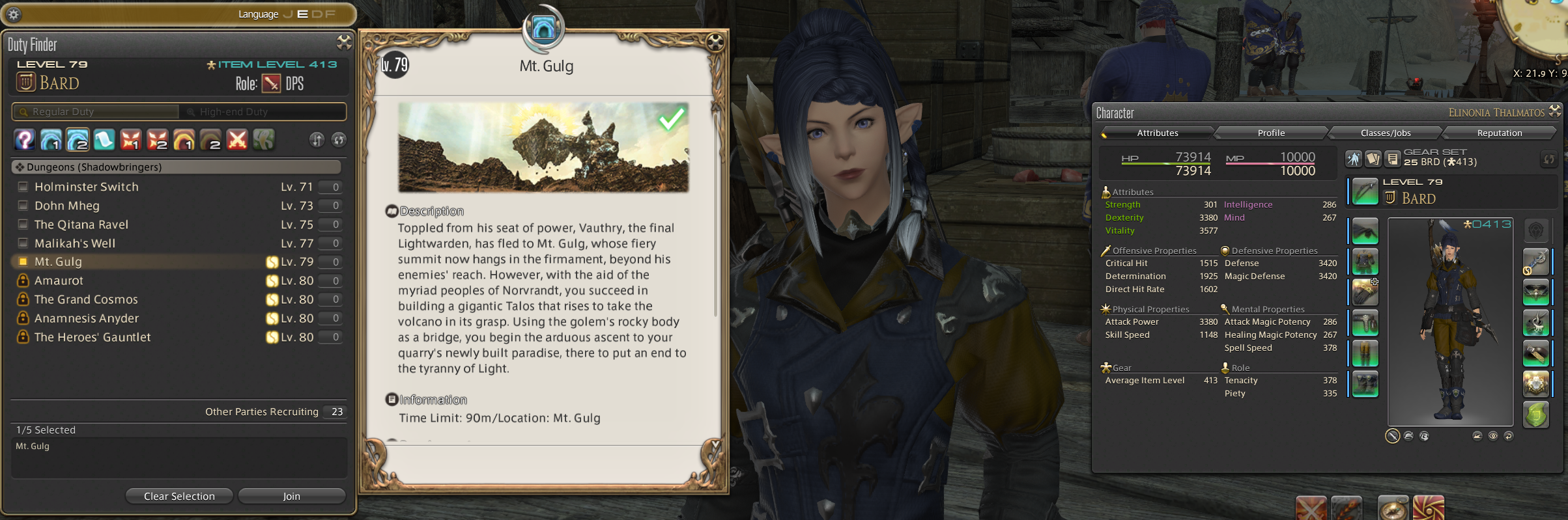Image resolution: width=1568 pixels, height=520 pixels.
Task: Select the equipped bow weapon slot
Action: (1365, 191)
